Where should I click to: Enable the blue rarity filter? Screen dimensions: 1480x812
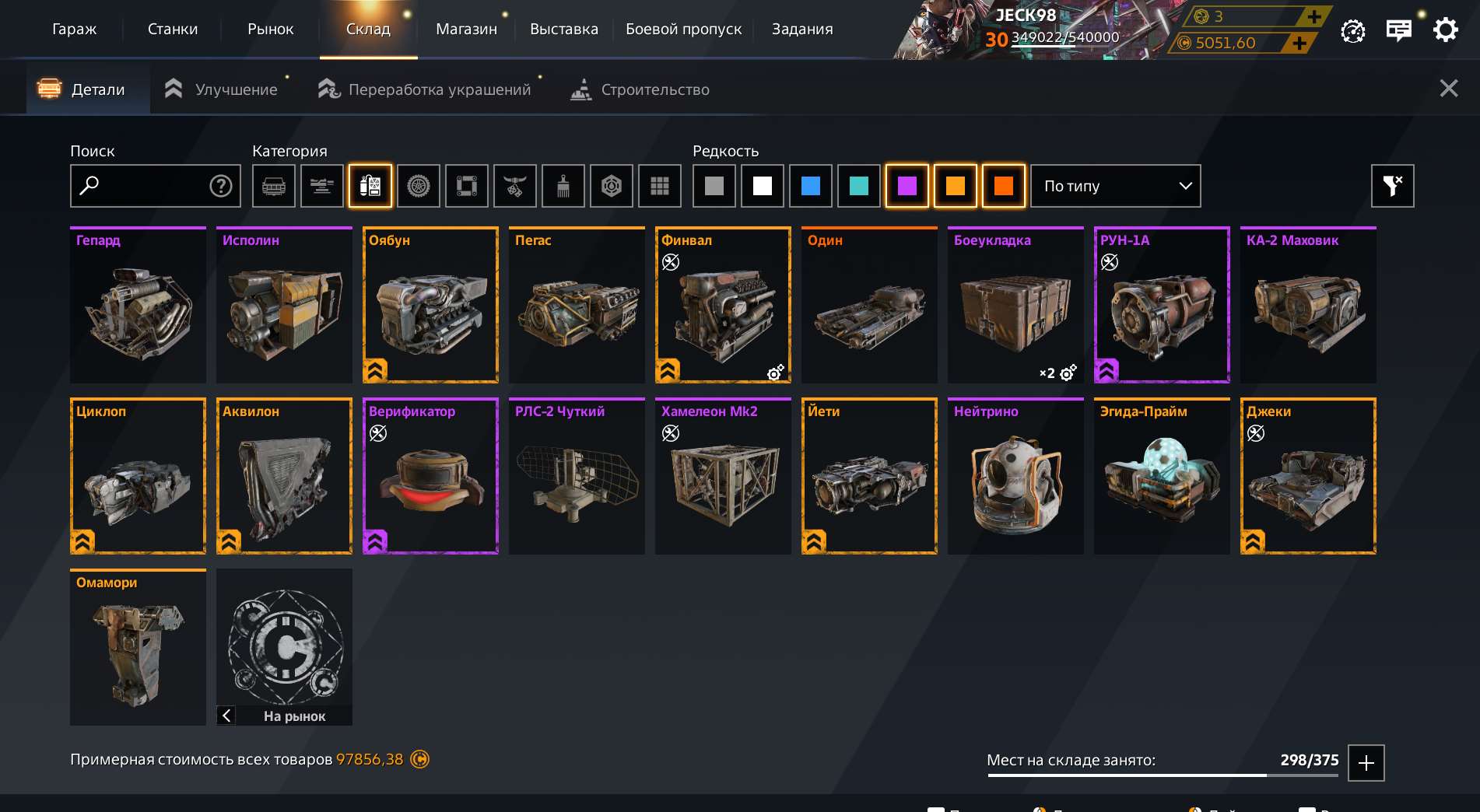coord(811,186)
